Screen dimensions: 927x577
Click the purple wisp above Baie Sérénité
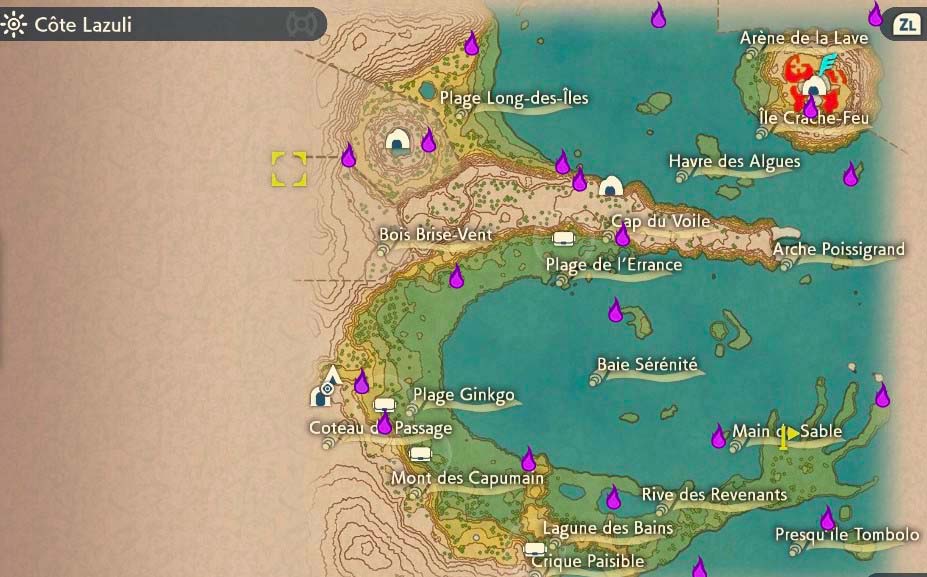616,311
